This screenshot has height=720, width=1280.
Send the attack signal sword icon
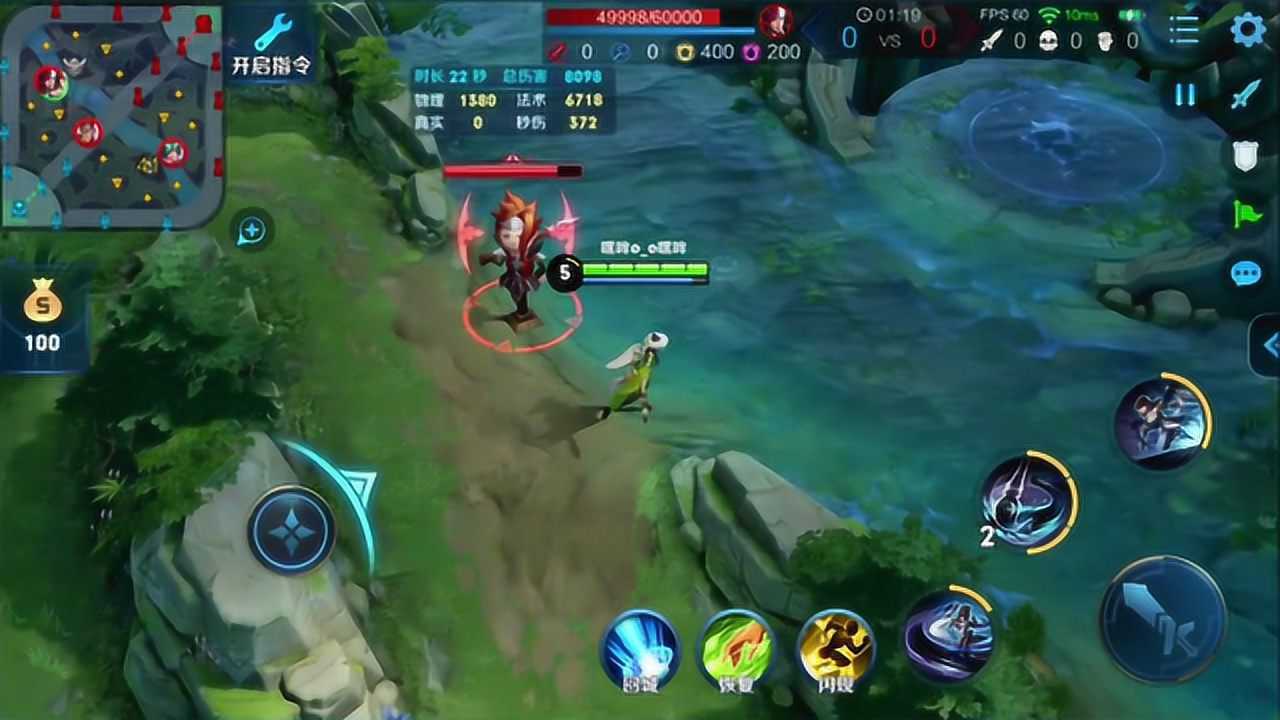pos(1246,95)
